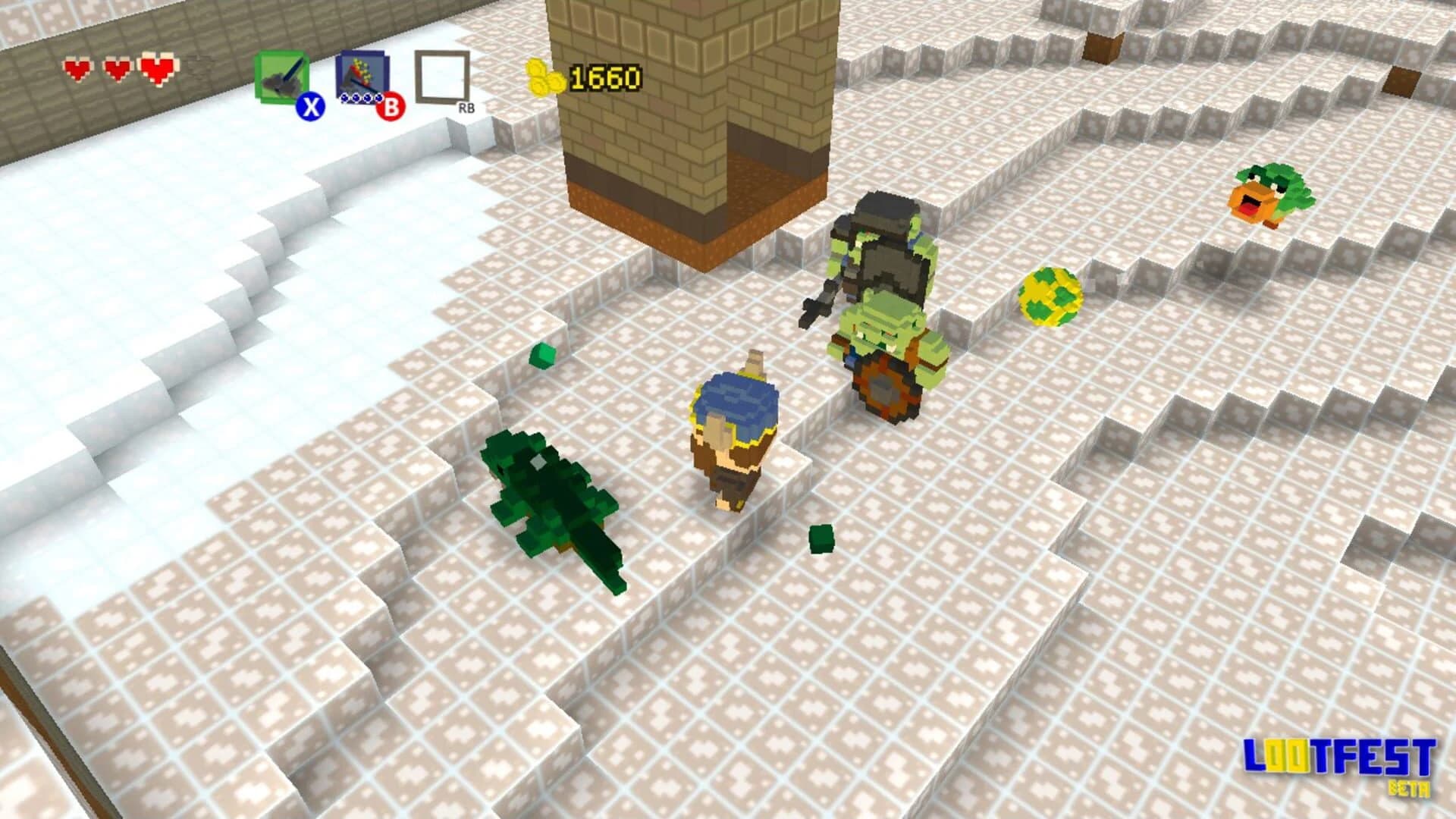Screen dimensions: 1456x819
Task: Select the second heart icon
Action: 115,68
